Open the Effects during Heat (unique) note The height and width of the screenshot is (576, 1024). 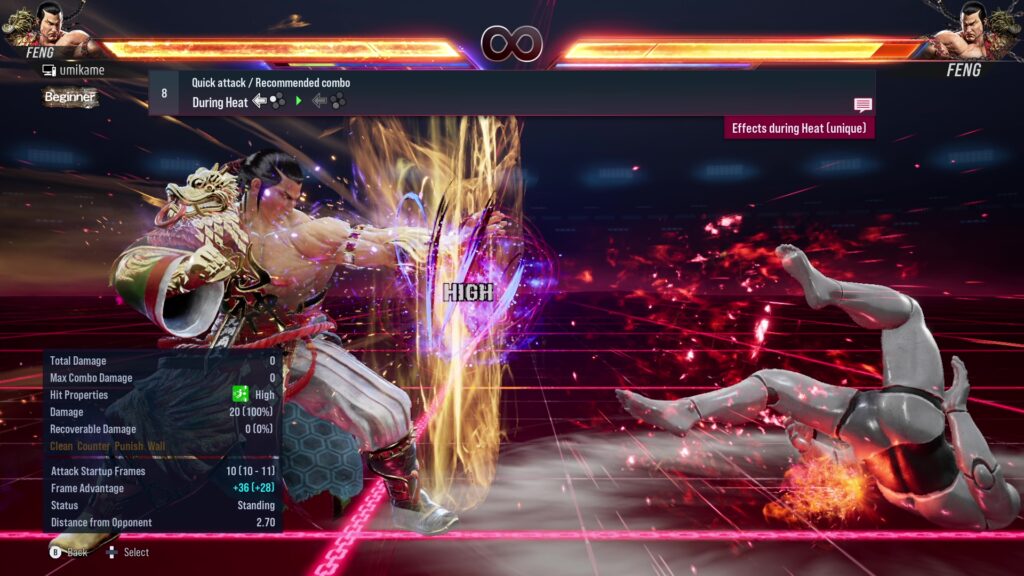pyautogui.click(x=799, y=128)
